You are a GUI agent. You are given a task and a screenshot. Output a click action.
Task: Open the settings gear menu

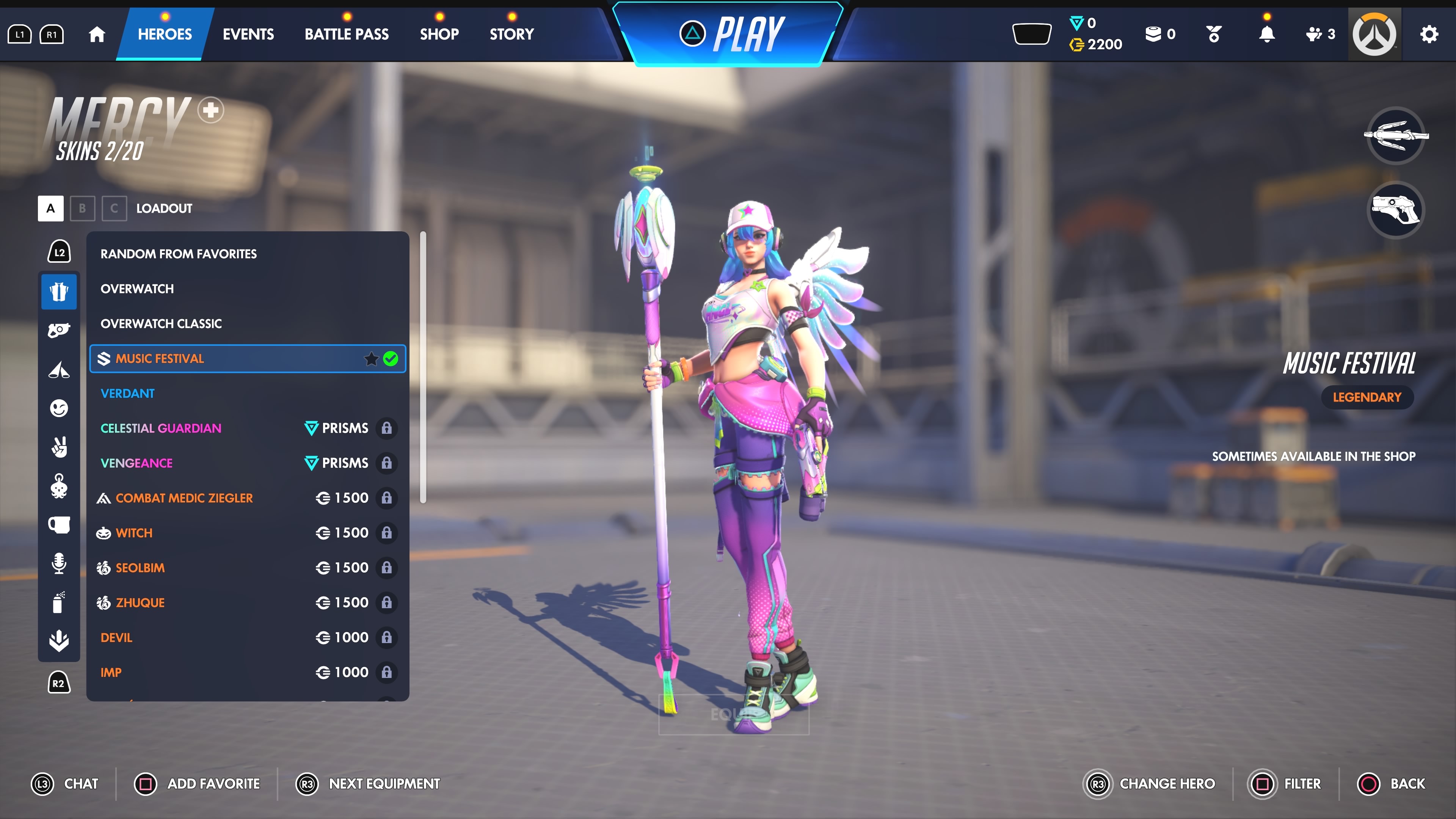click(x=1429, y=35)
